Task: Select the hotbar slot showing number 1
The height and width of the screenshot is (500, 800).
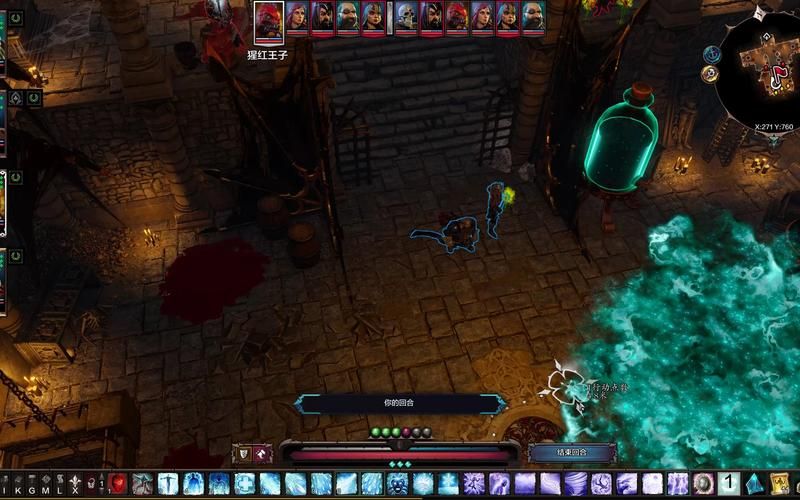Action: pos(728,484)
